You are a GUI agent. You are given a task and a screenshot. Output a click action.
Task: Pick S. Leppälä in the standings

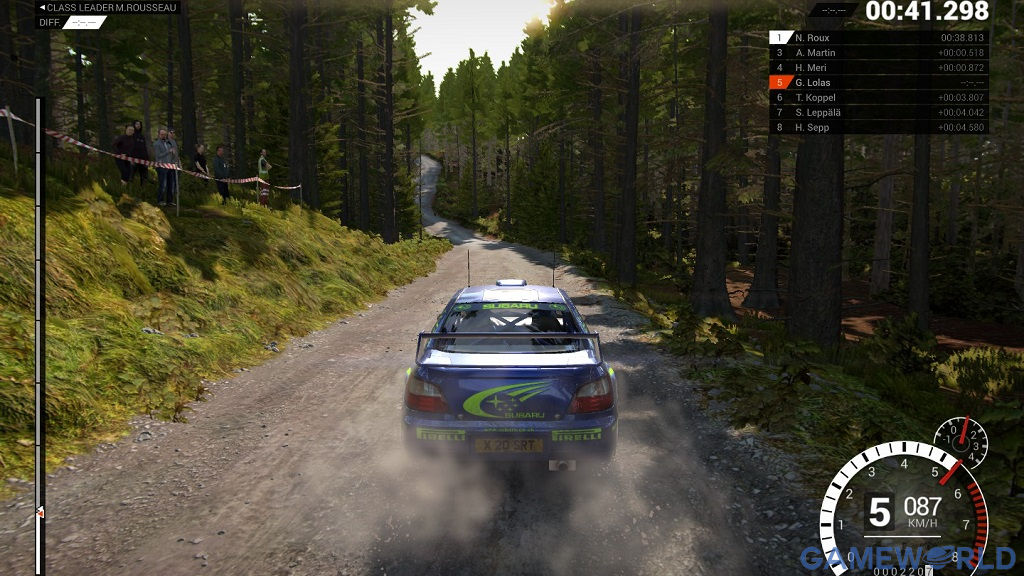(x=878, y=112)
